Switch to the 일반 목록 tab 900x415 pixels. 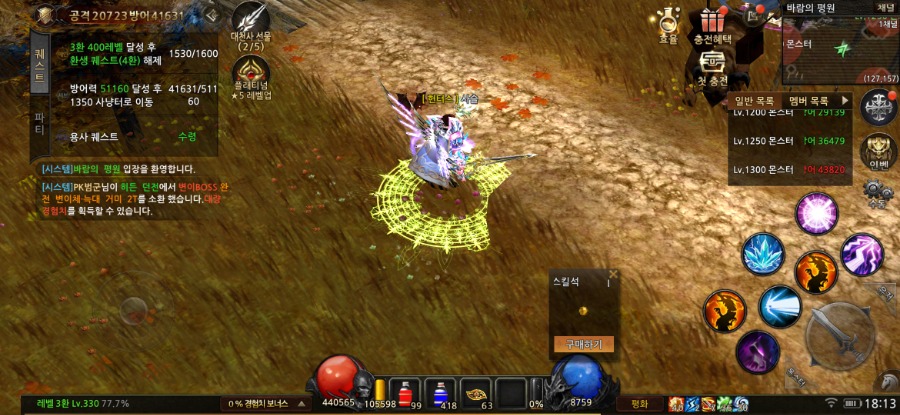tap(755, 101)
